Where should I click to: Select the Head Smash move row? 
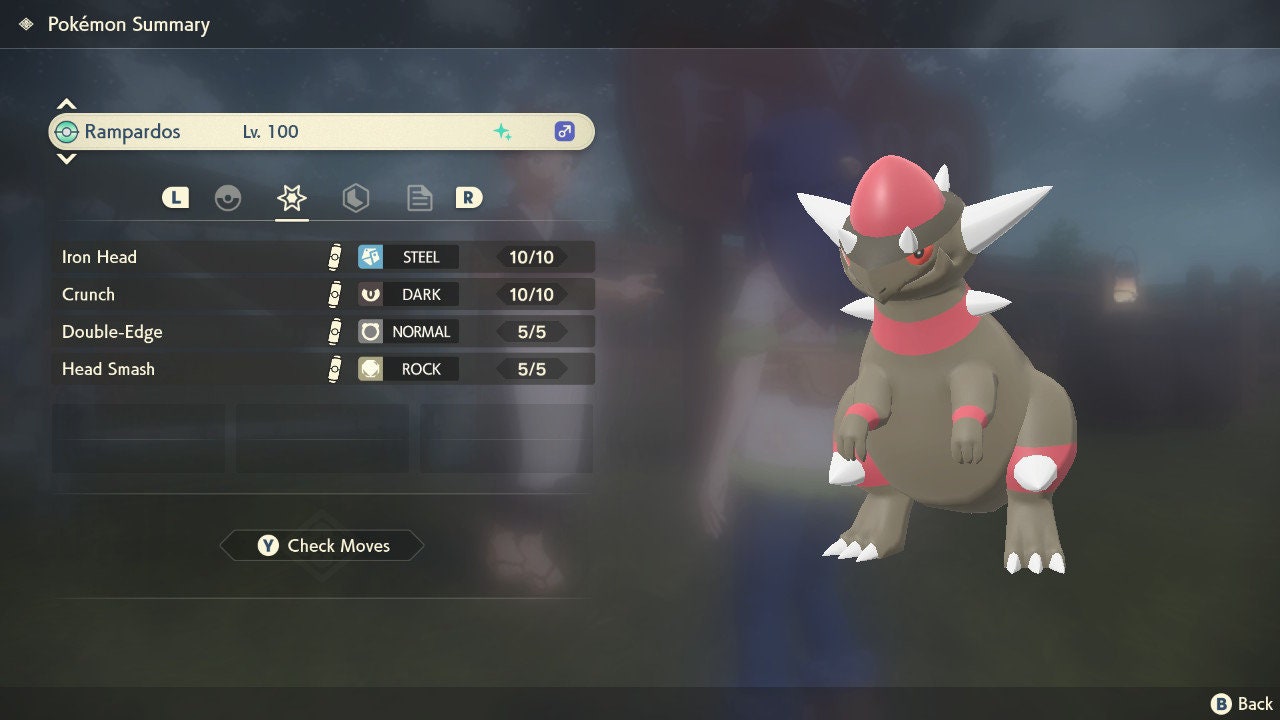tap(322, 369)
